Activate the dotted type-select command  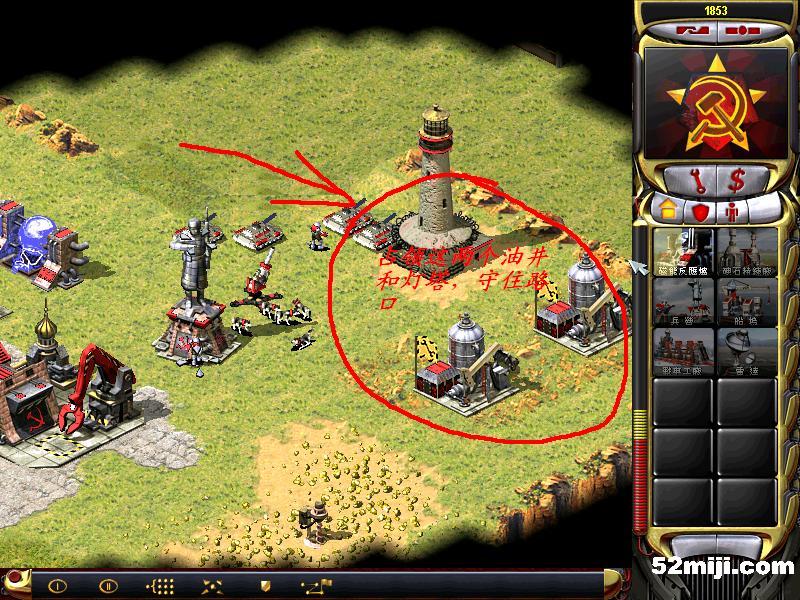(159, 586)
